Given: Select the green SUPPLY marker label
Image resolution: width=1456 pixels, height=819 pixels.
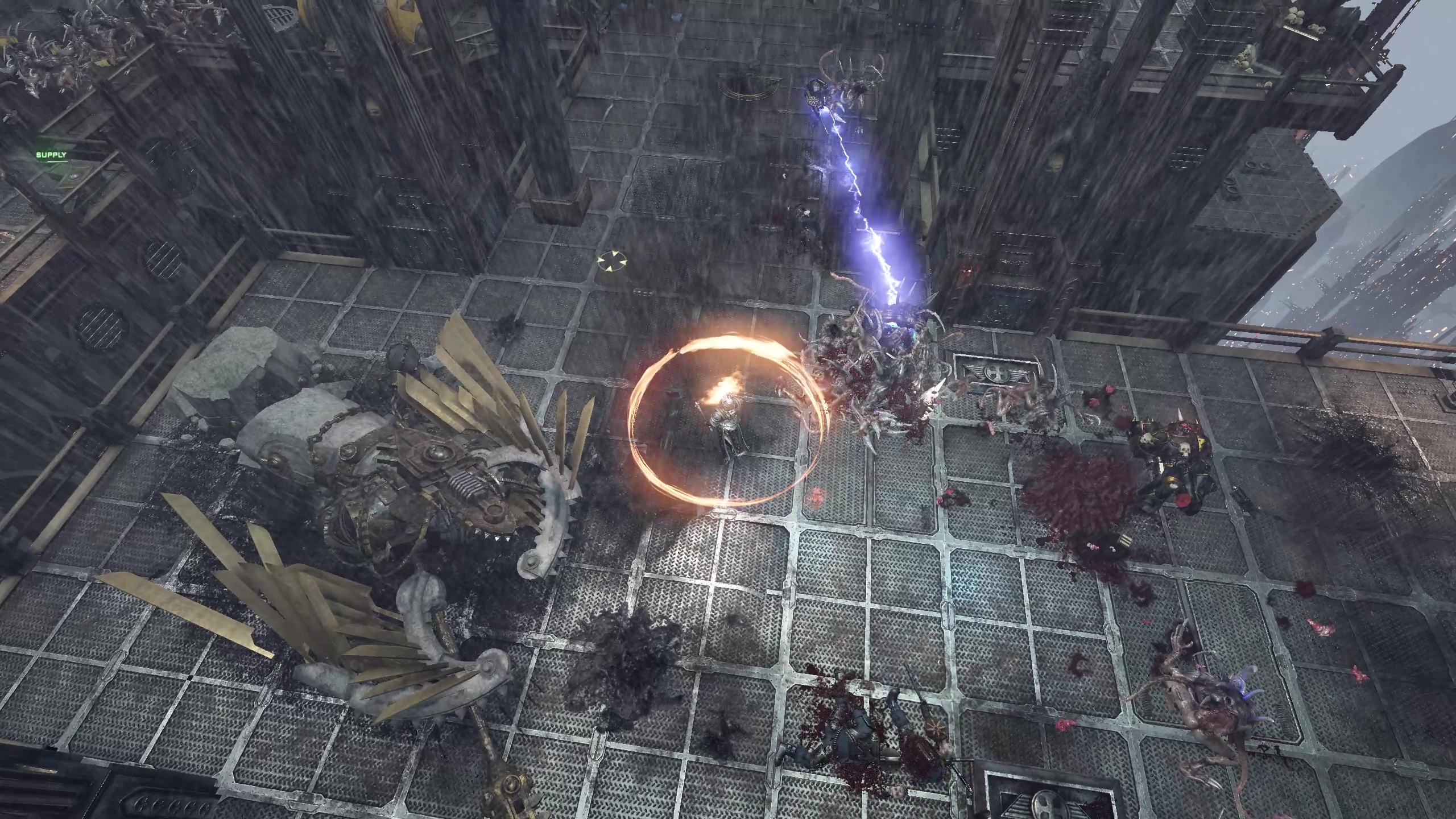Looking at the screenshot, I should point(51,155).
